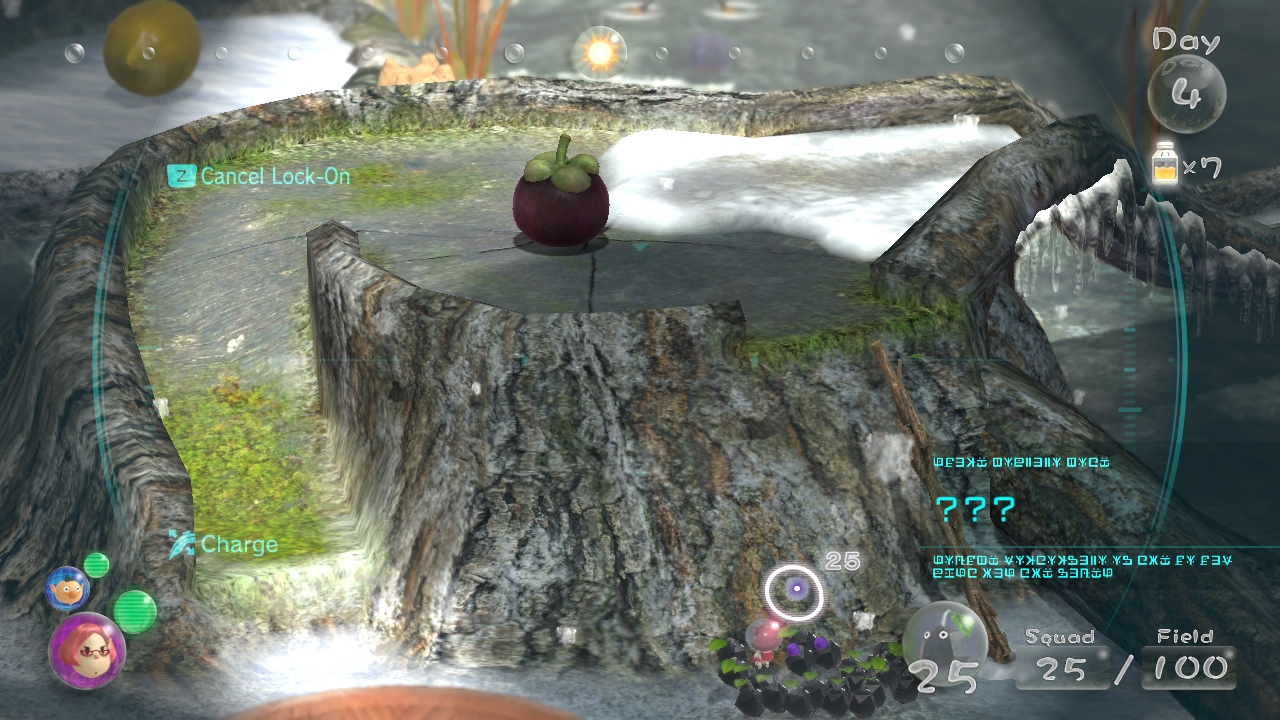
Task: Click the sun icon on the day meter
Action: coord(600,52)
